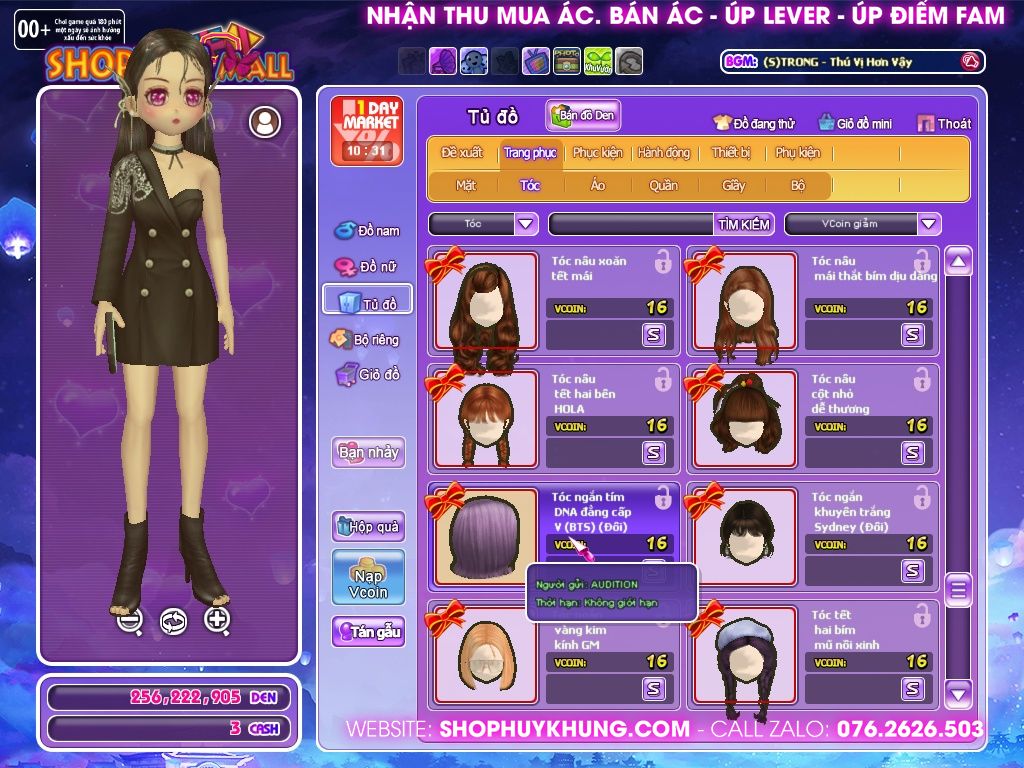1024x768 pixels.
Task: Choose the Áo subcategory
Action: click(x=598, y=185)
